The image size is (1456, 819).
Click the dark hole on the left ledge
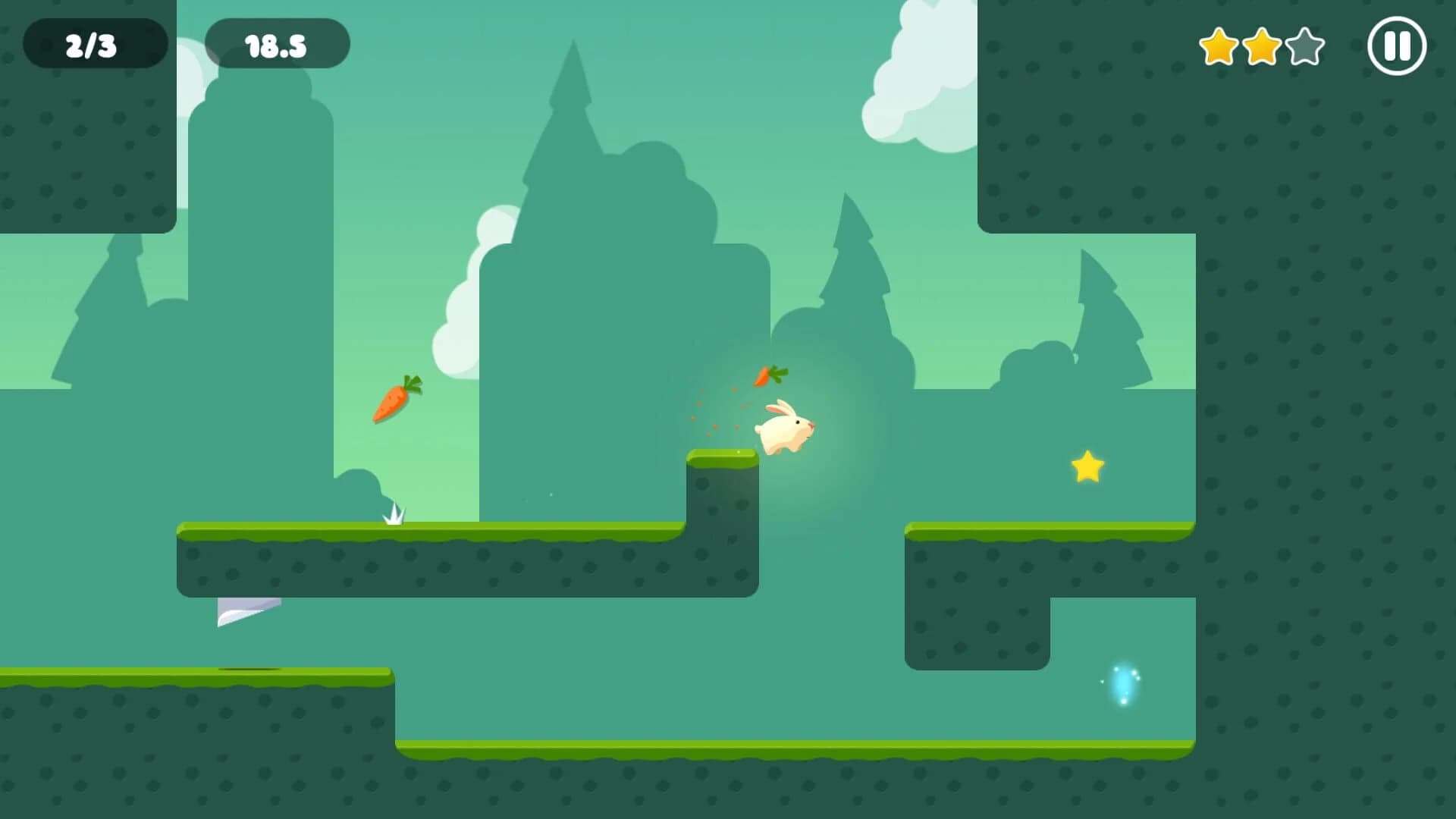click(250, 670)
